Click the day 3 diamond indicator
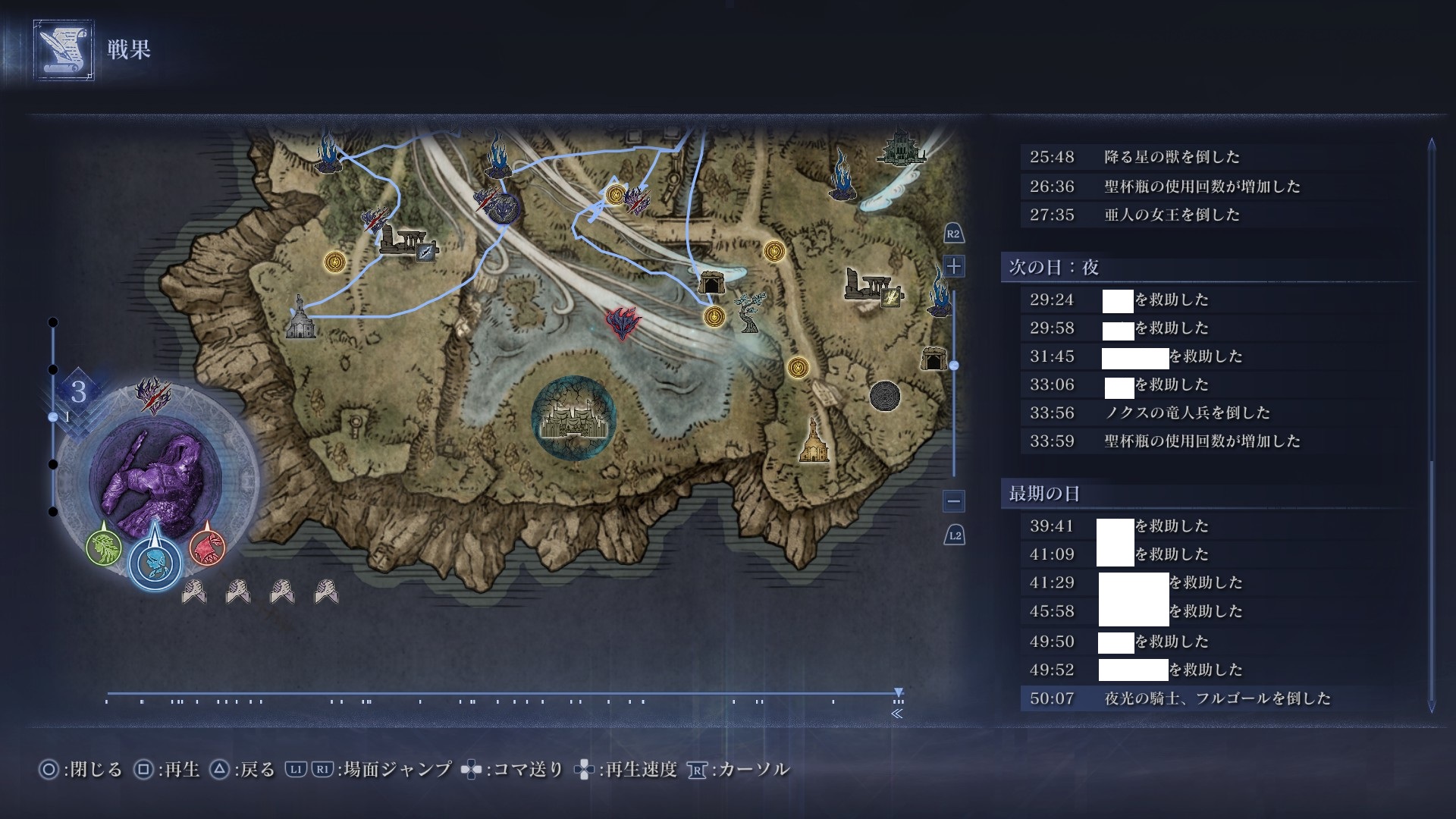 [x=78, y=392]
